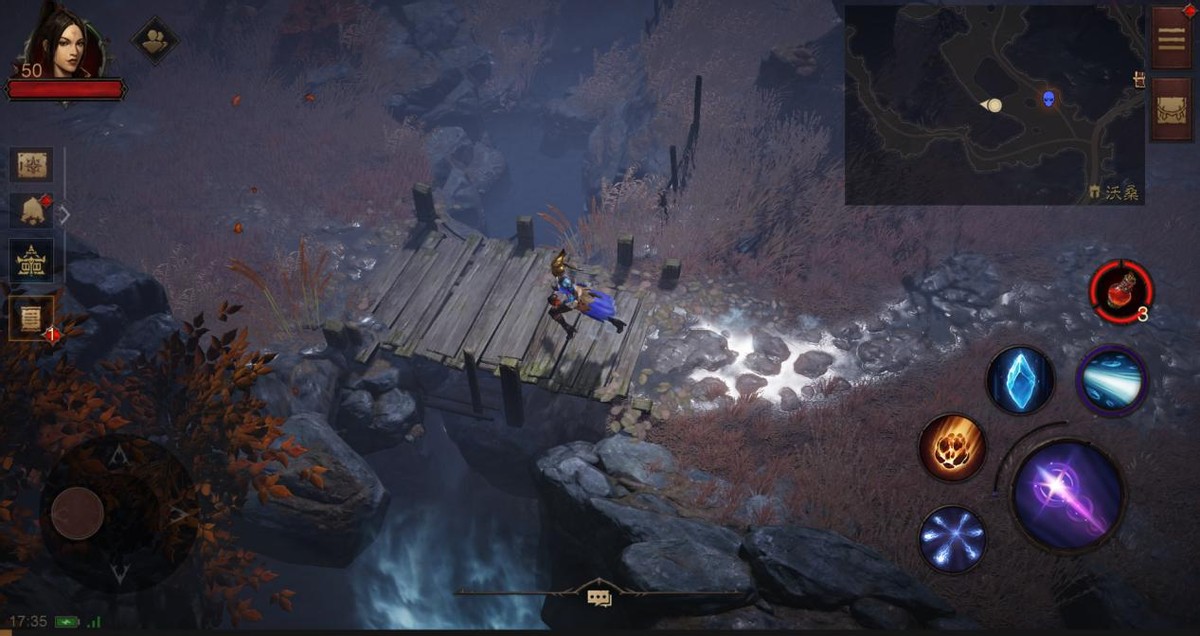Viewport: 1200px width, 636px height.
Task: Tap the paw print diamond icon
Action: pyautogui.click(x=155, y=41)
